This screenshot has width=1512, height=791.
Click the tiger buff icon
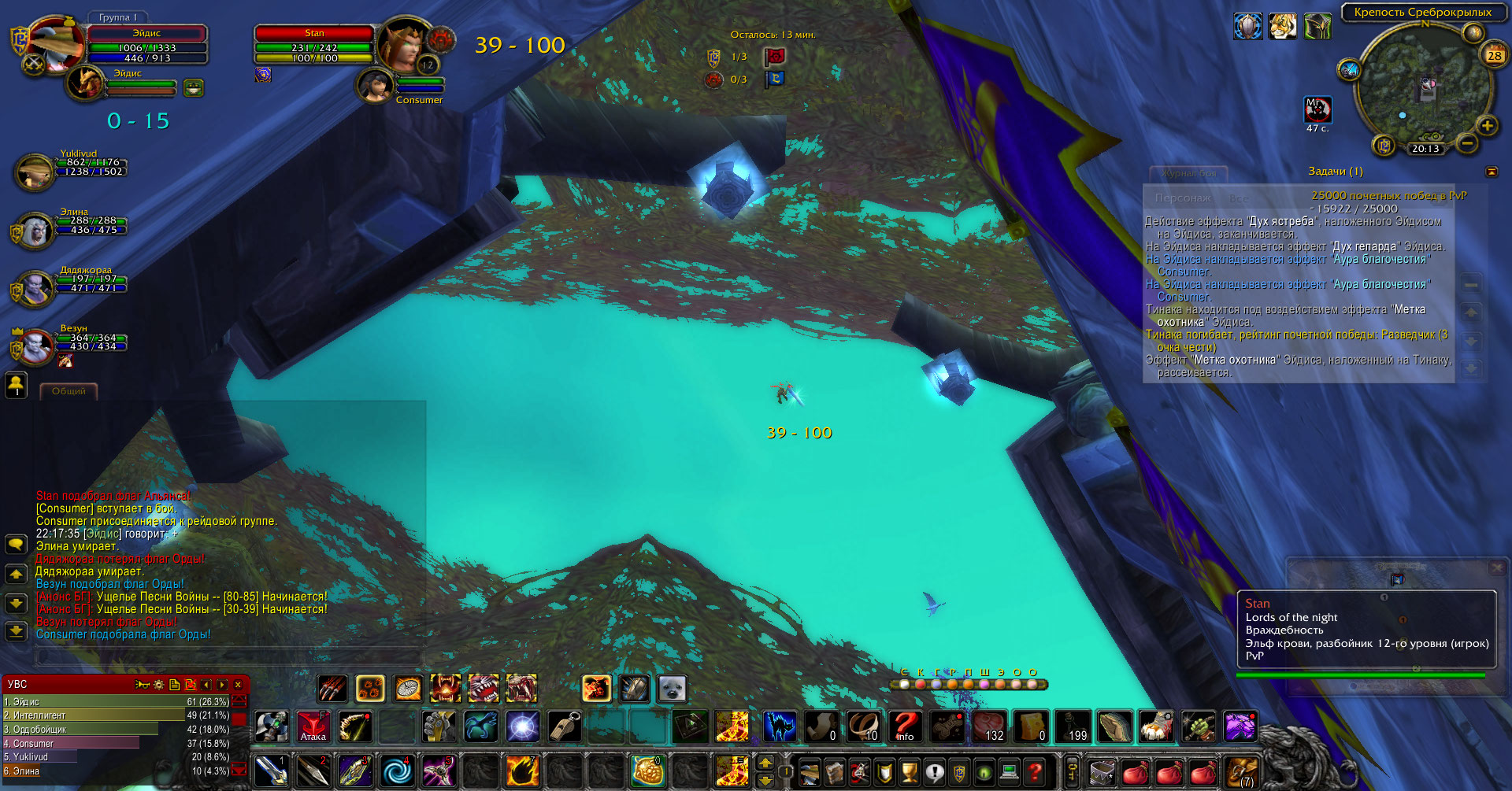[x=1282, y=27]
